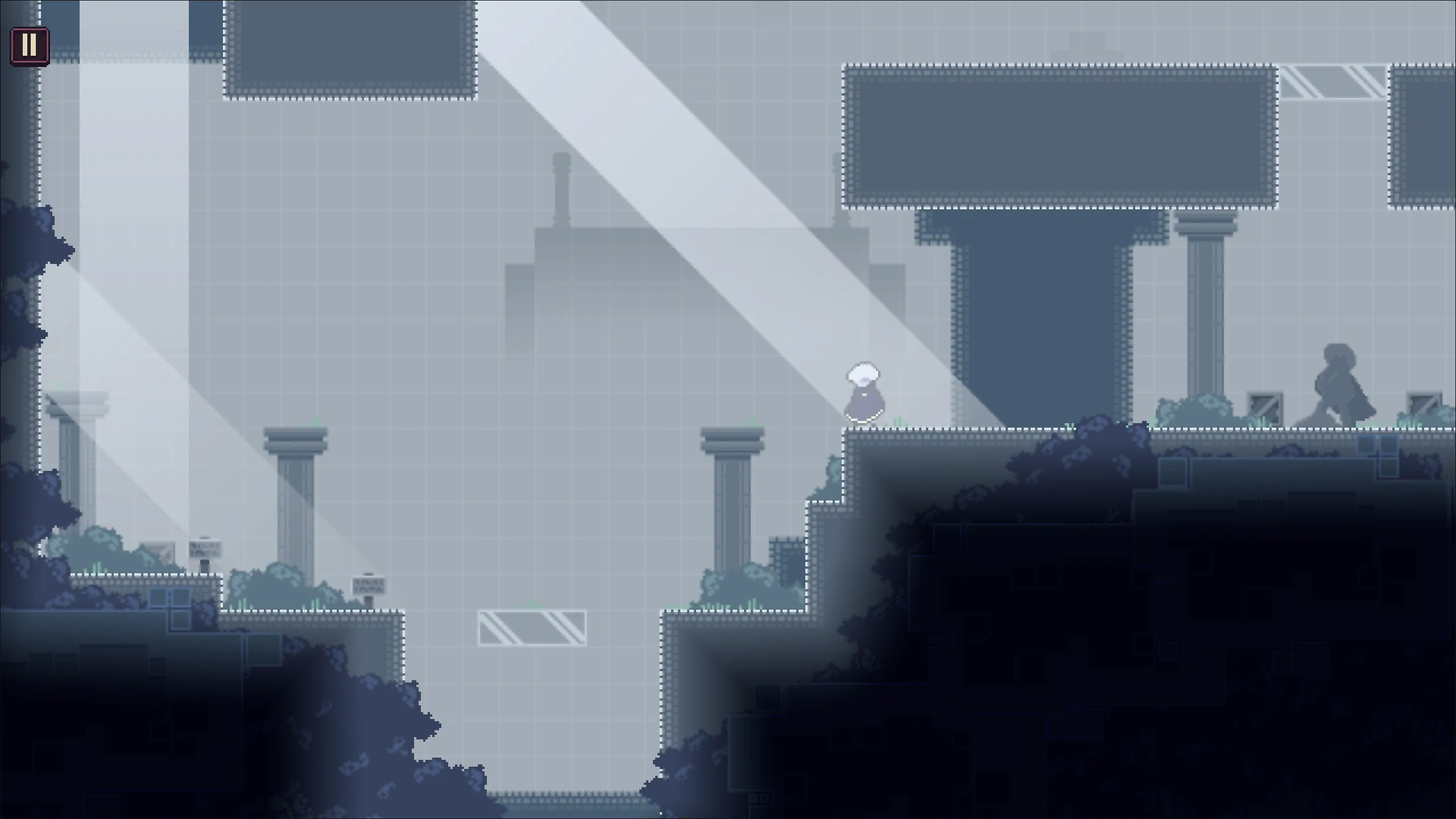The image size is (1456, 819).
Task: Select the white-hooded player character
Action: (x=863, y=392)
